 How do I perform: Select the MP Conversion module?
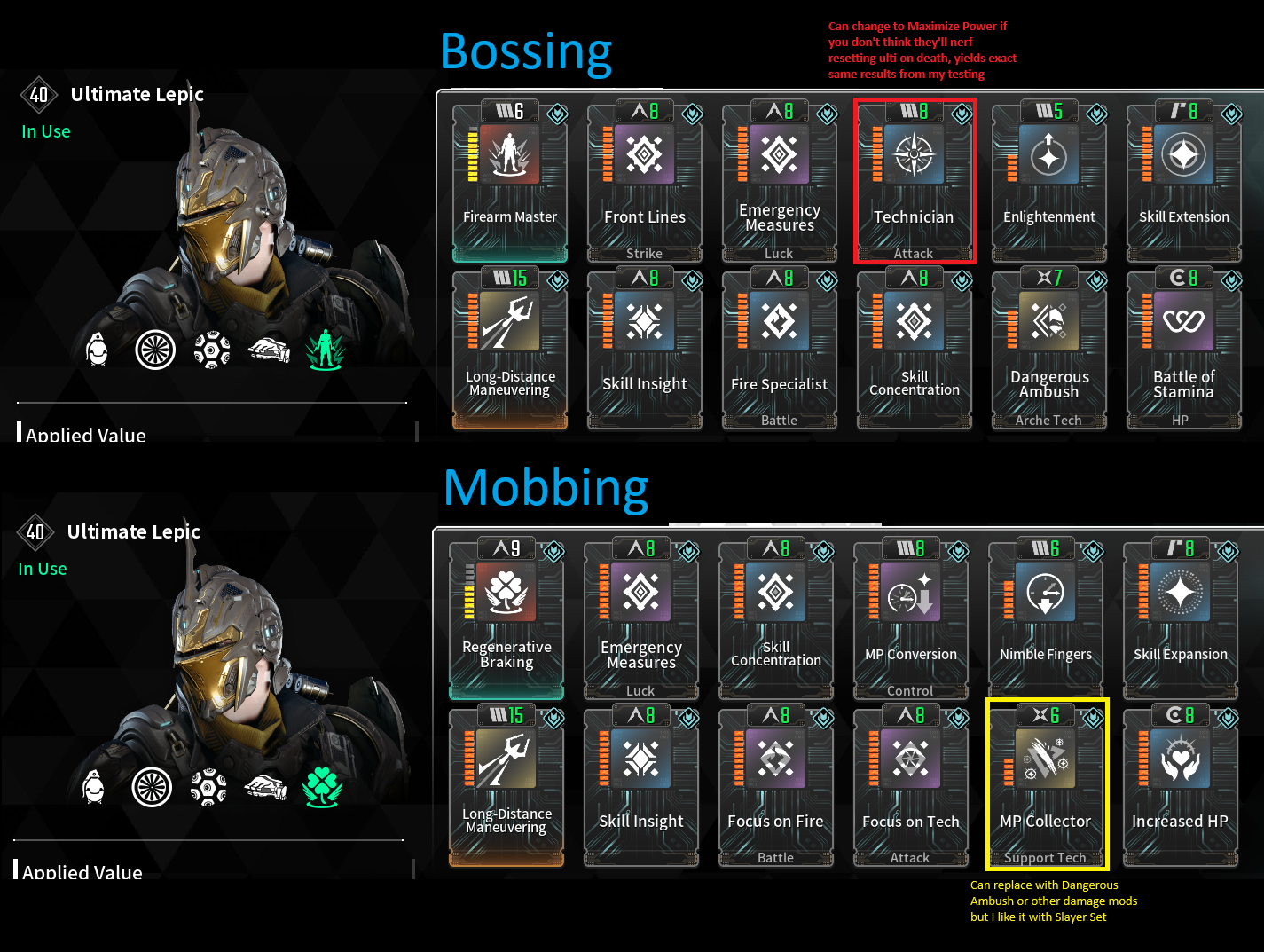pyautogui.click(x=911, y=619)
